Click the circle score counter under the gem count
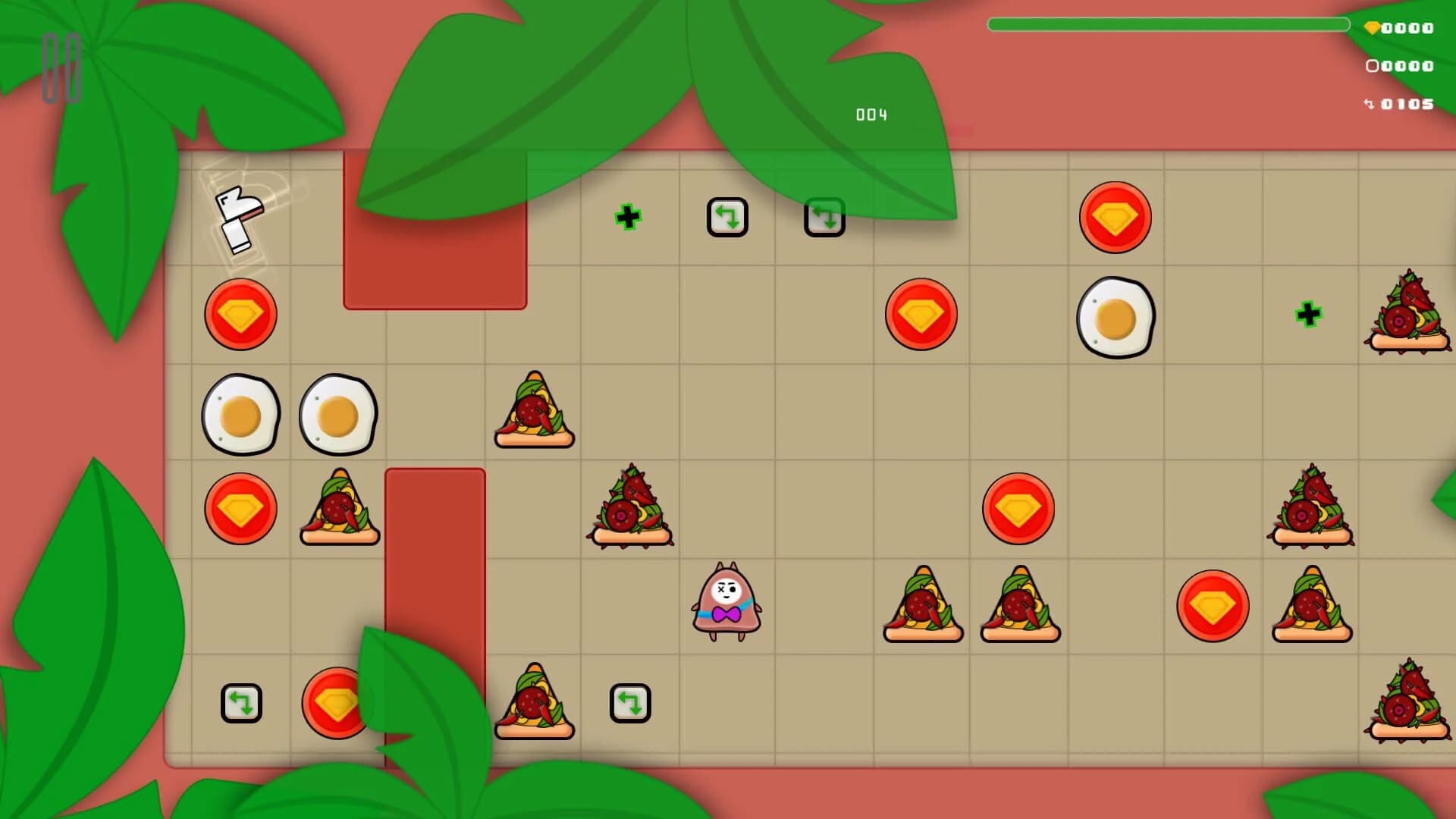This screenshot has height=819, width=1456. (1401, 66)
